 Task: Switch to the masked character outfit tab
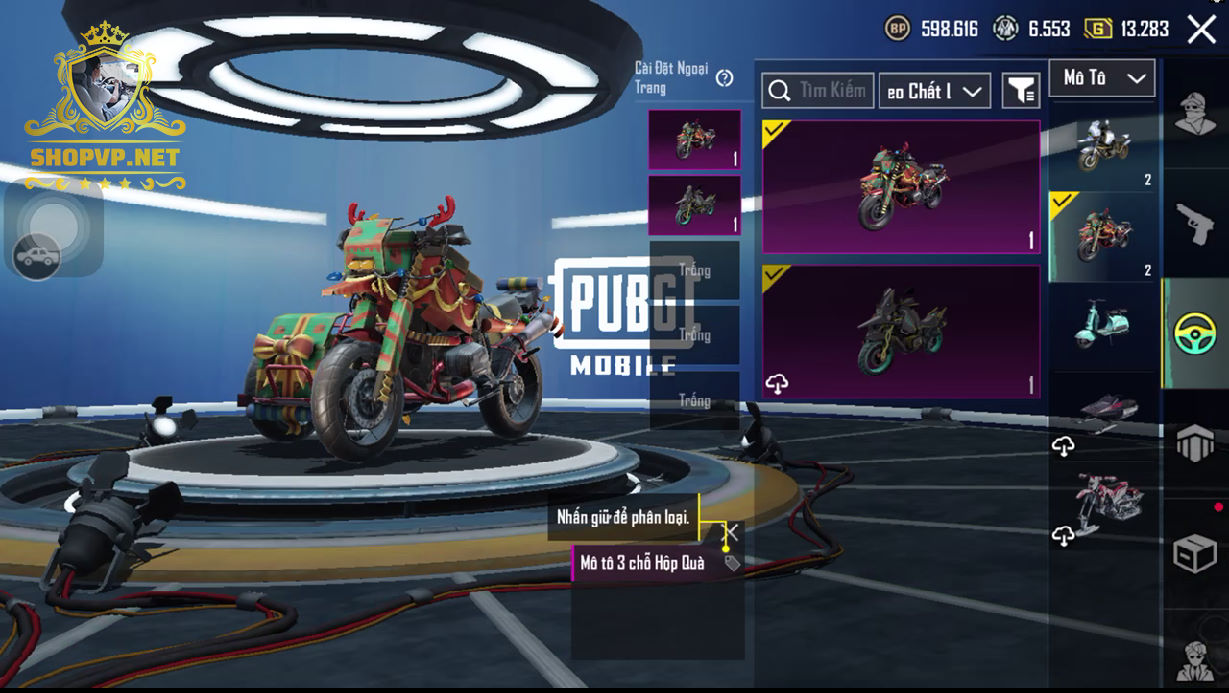click(1194, 113)
